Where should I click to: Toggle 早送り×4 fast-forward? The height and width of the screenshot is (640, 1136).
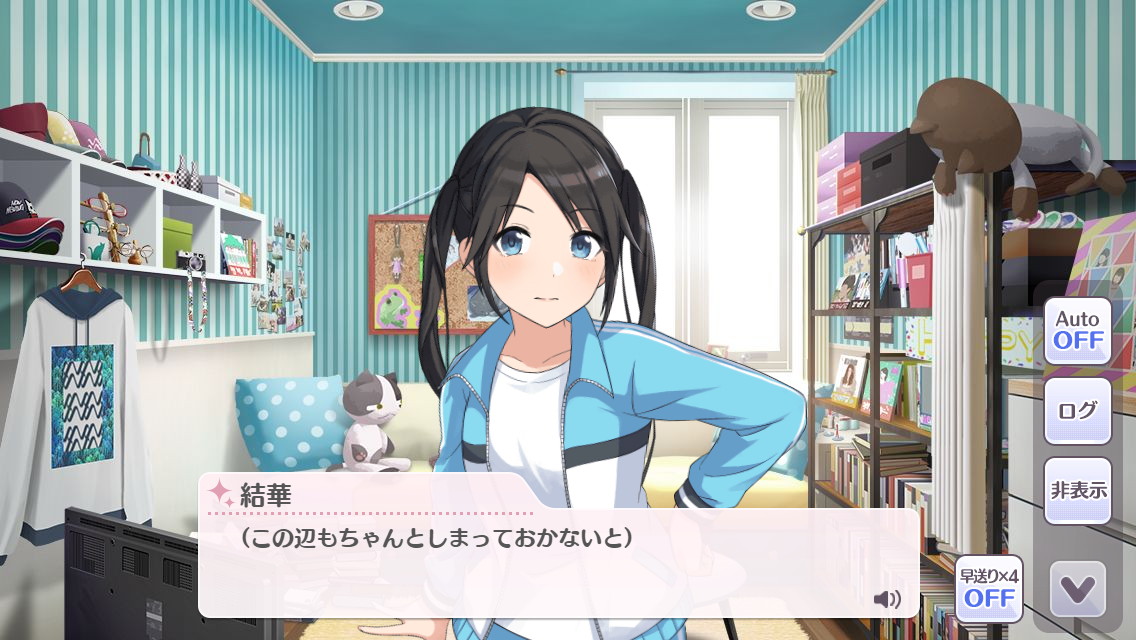coord(989,589)
